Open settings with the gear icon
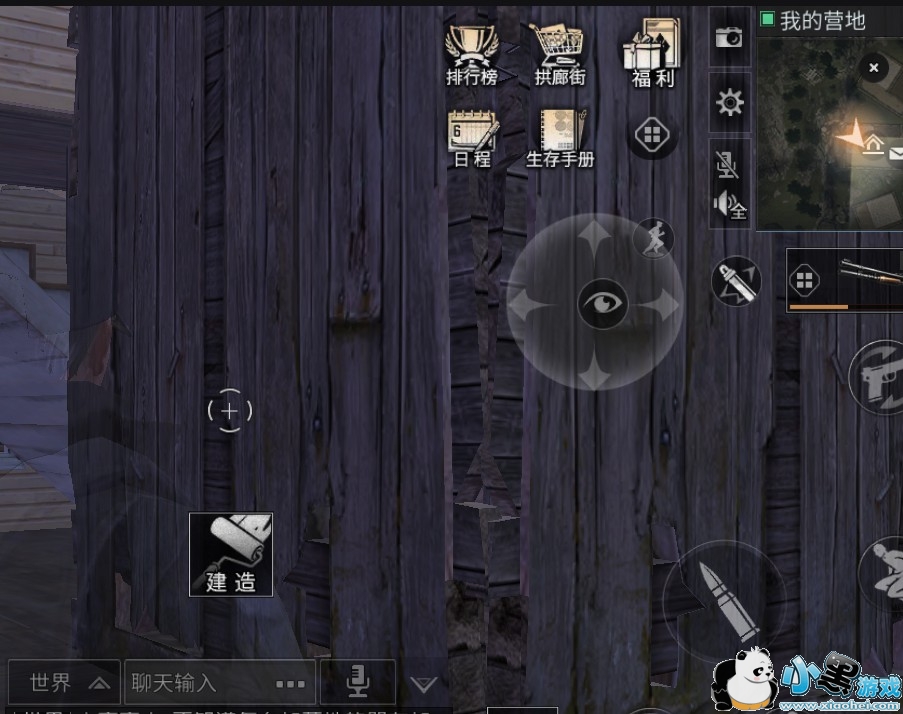Viewport: 903px width, 714px height. [730, 102]
